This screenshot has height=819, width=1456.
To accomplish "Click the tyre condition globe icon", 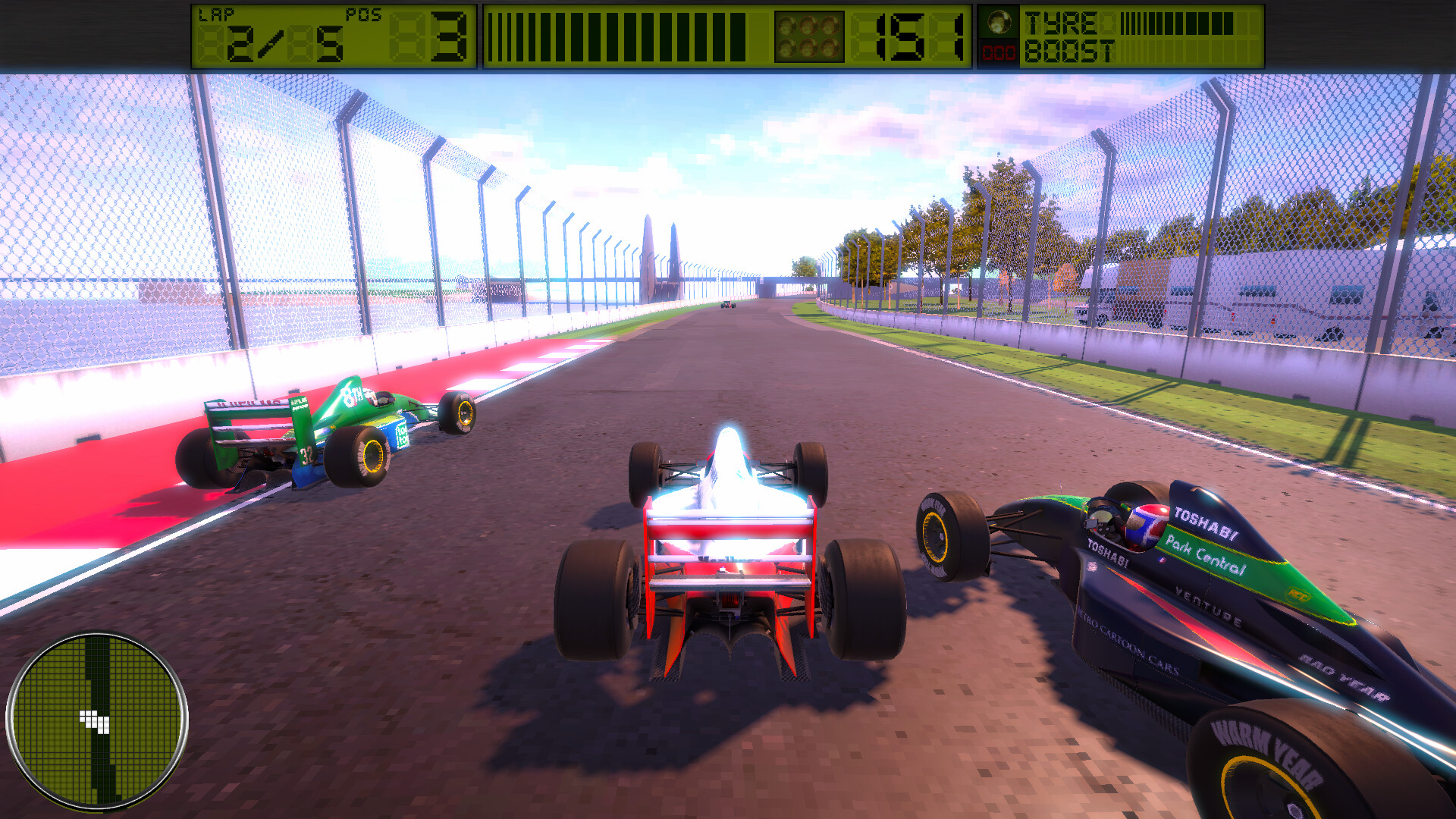I will [1001, 23].
